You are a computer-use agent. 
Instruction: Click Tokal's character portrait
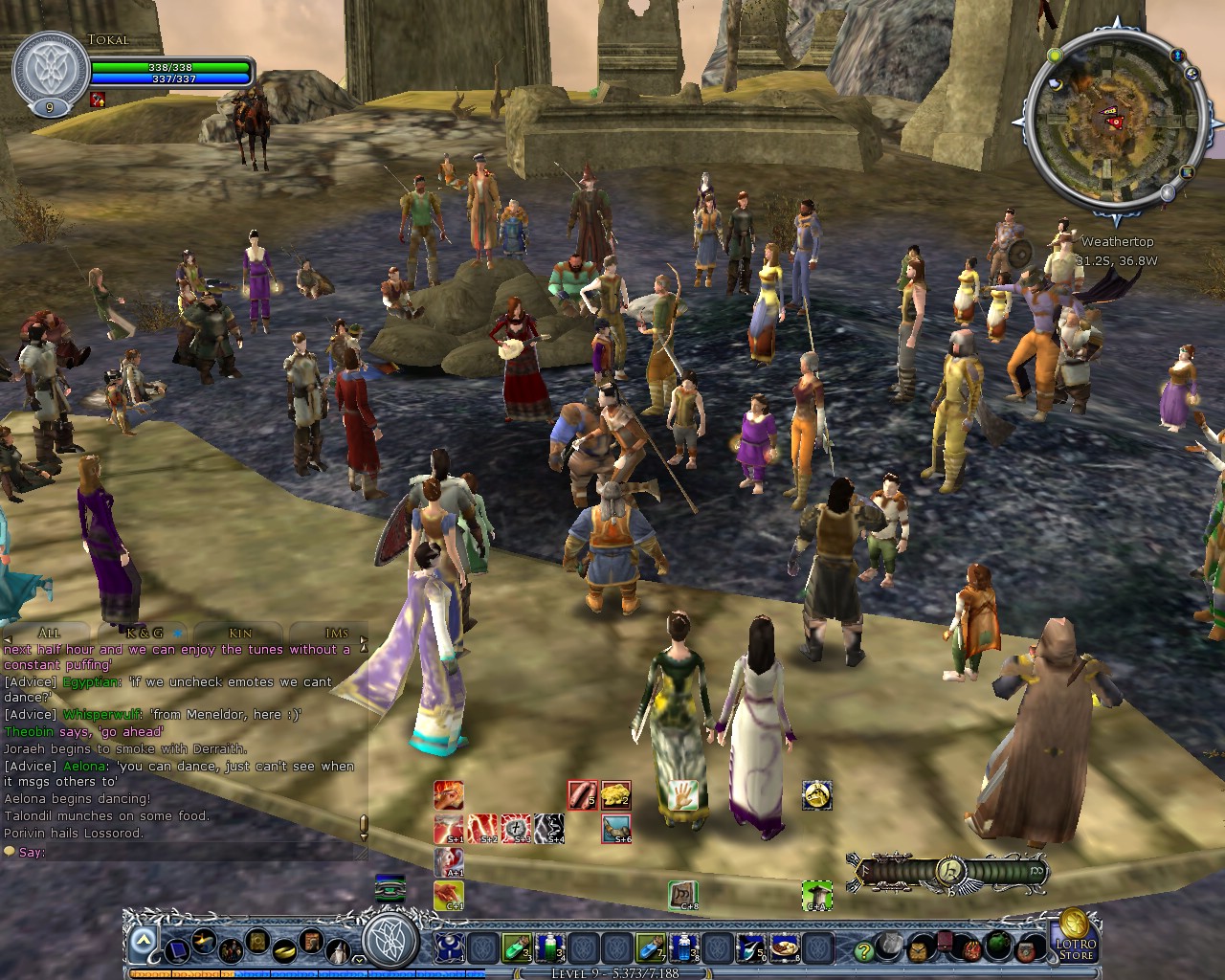53,67
